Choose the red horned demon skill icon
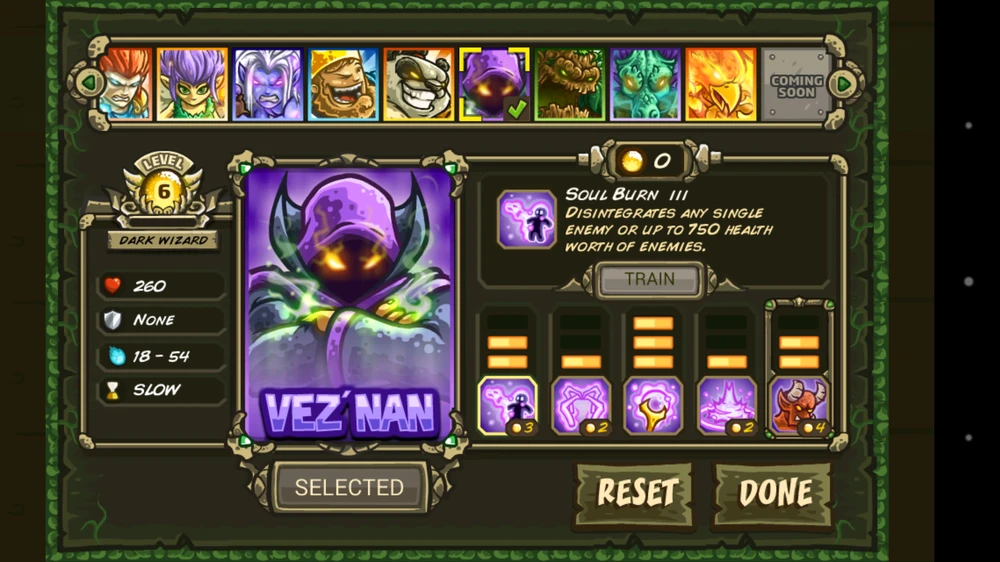Image resolution: width=1000 pixels, height=562 pixels. [x=799, y=405]
